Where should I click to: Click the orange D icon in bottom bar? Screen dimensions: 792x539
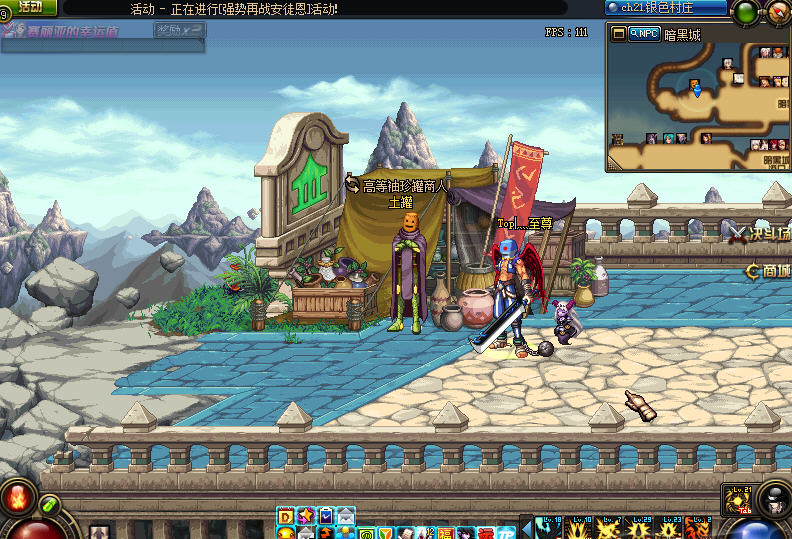286,516
